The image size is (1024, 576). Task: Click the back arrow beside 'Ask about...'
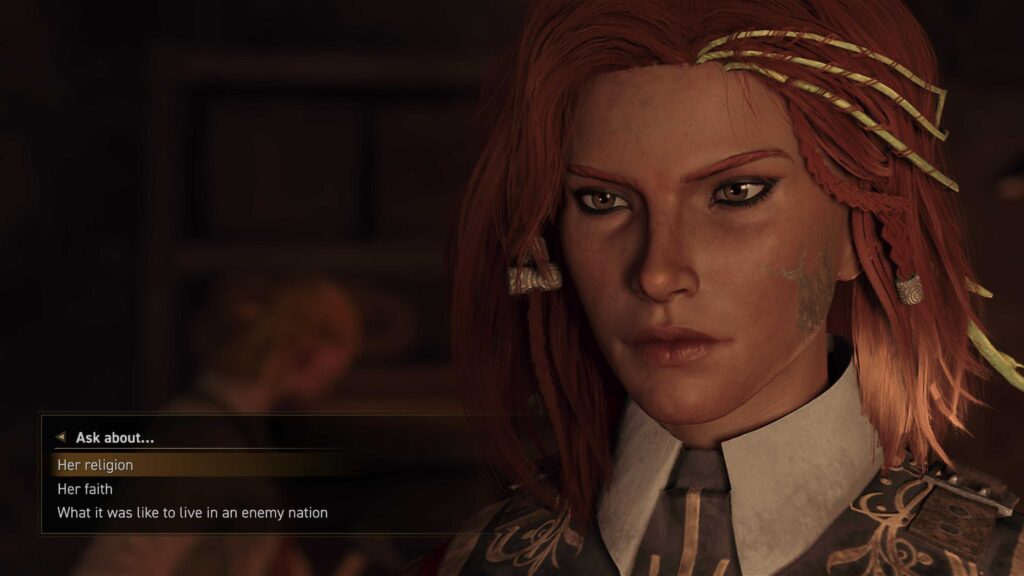pyautogui.click(x=60, y=438)
